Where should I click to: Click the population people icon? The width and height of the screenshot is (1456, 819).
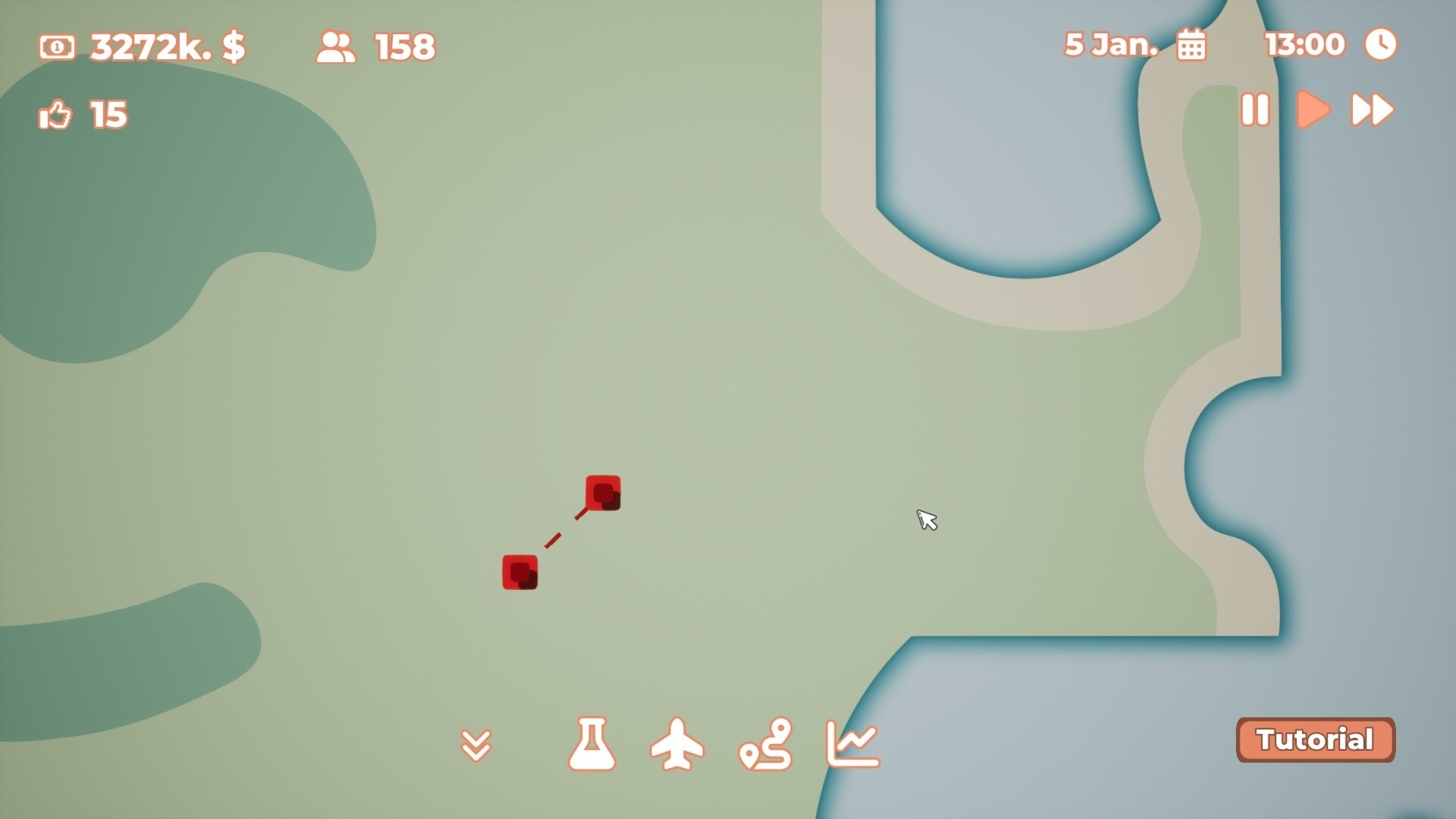pos(336,45)
